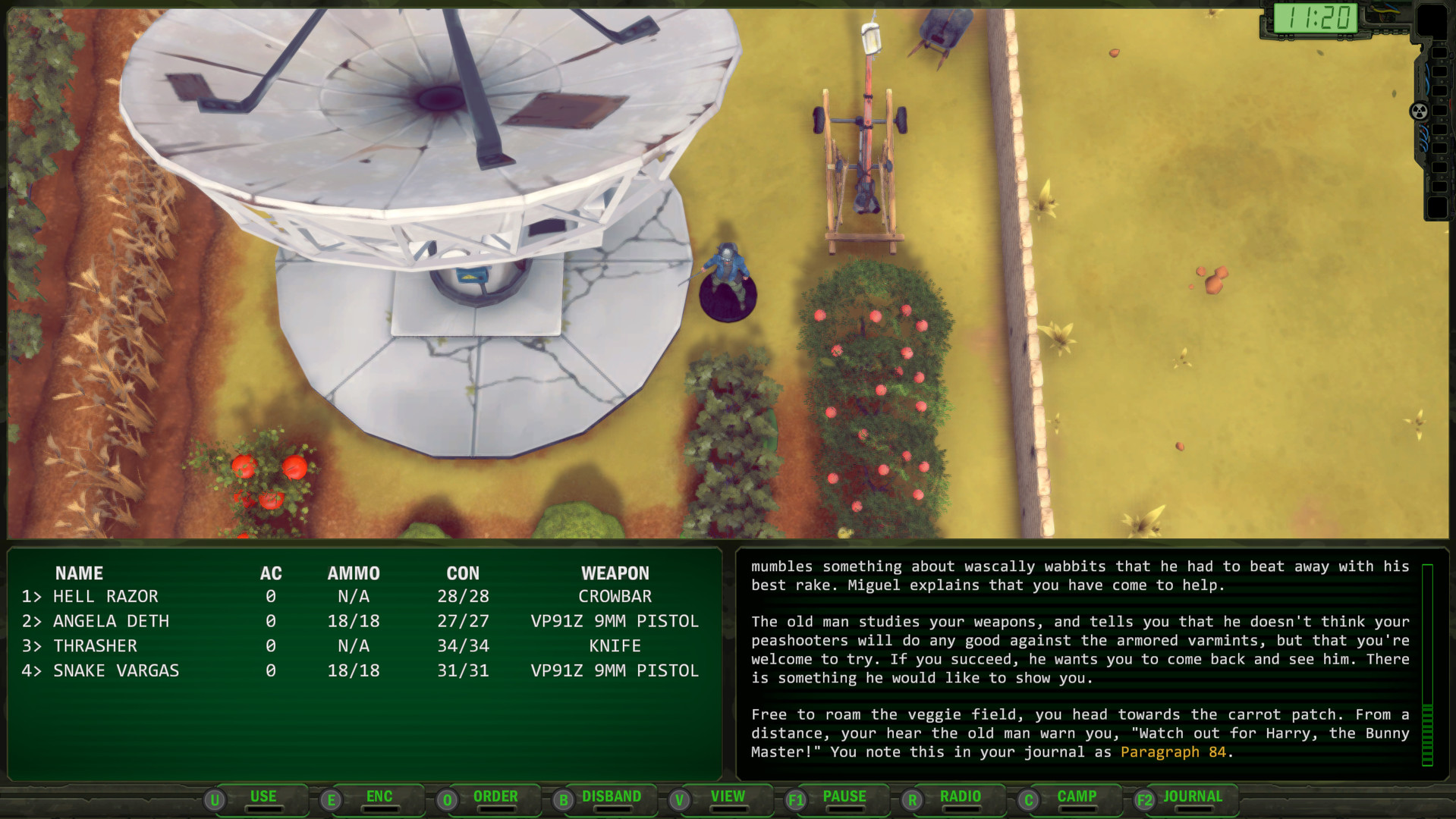The image size is (1456, 819).
Task: Click the U key icon beside USE
Action: pos(216,798)
